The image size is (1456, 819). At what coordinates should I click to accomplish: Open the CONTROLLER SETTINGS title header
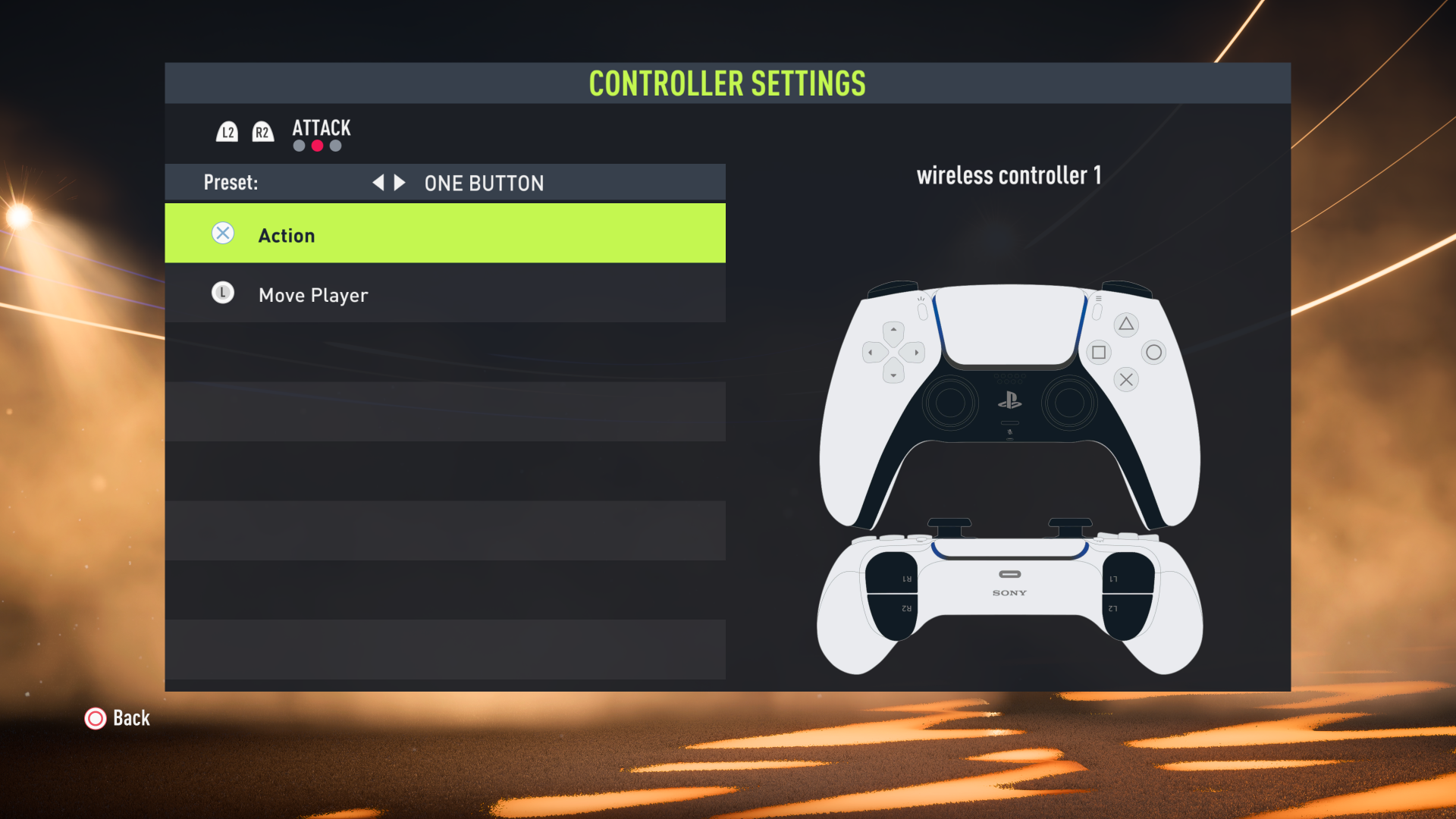coord(727,84)
